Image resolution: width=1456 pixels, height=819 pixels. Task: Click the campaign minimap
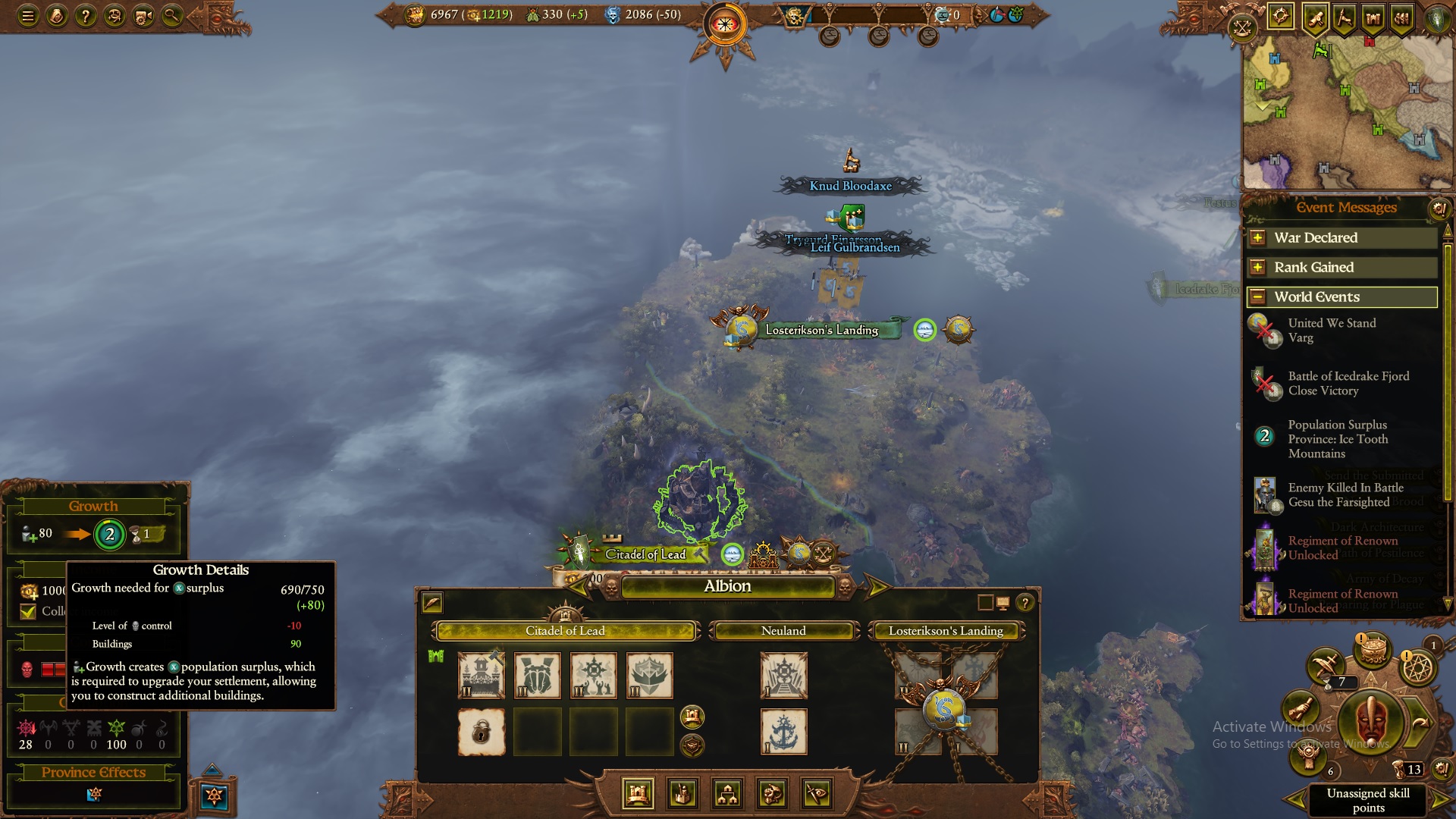(1347, 114)
